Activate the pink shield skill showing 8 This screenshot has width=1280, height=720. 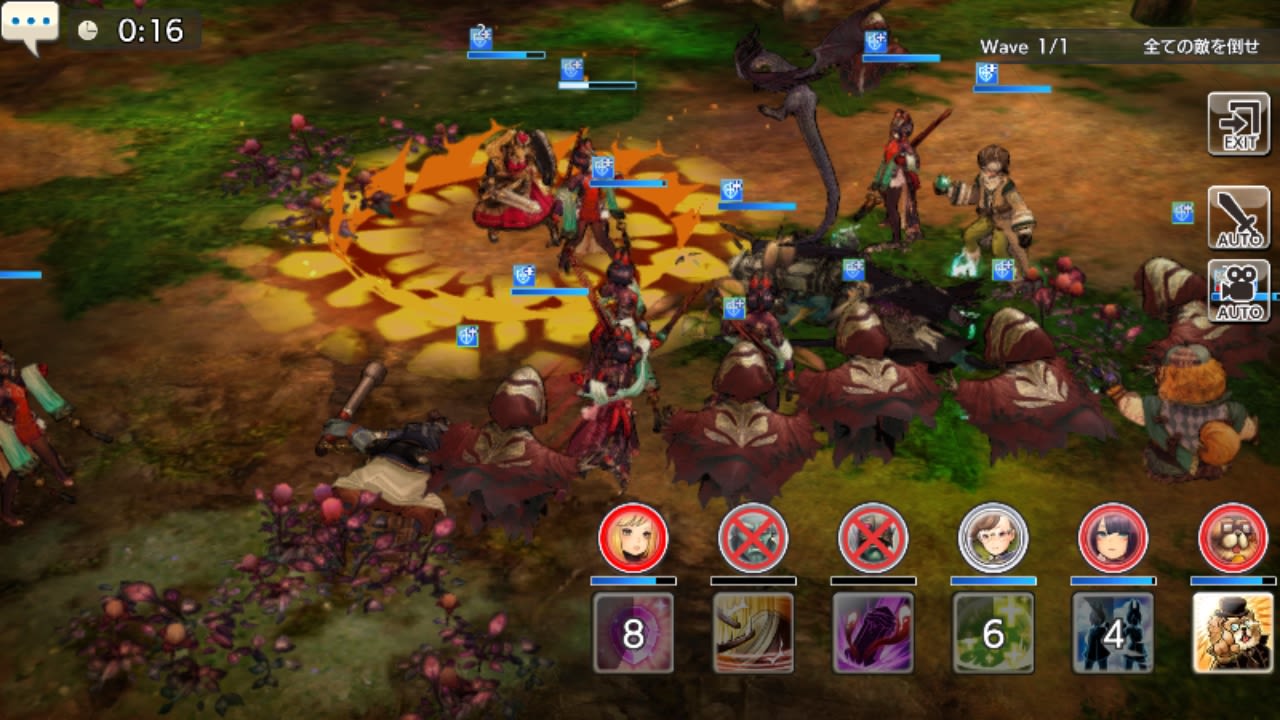(x=633, y=632)
